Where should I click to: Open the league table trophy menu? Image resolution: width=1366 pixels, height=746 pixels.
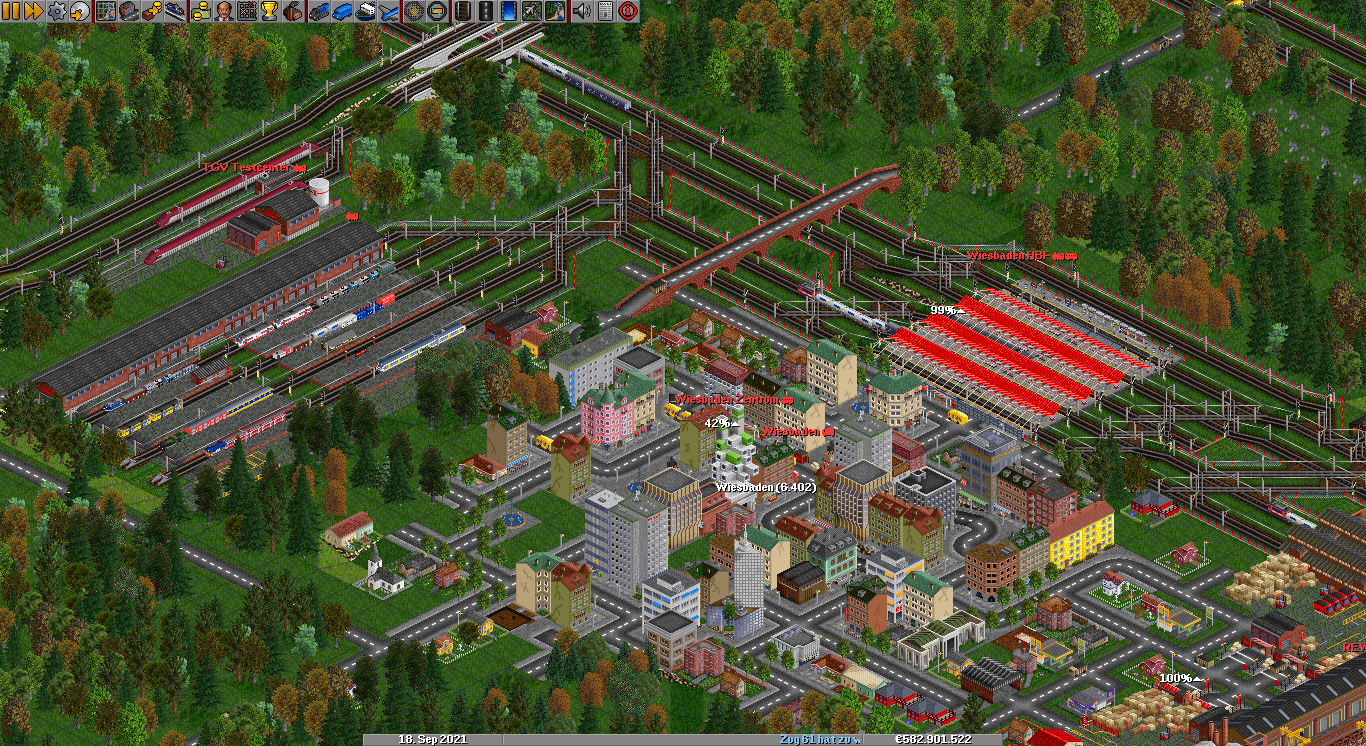point(269,11)
